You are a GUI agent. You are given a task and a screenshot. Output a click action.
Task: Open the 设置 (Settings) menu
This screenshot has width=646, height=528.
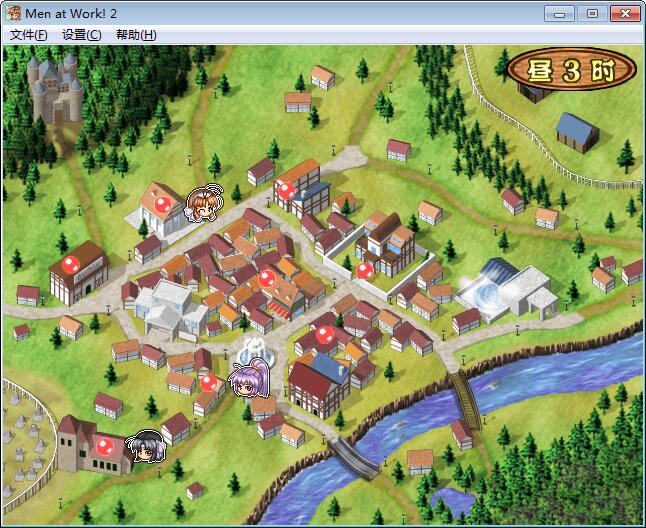[x=81, y=34]
